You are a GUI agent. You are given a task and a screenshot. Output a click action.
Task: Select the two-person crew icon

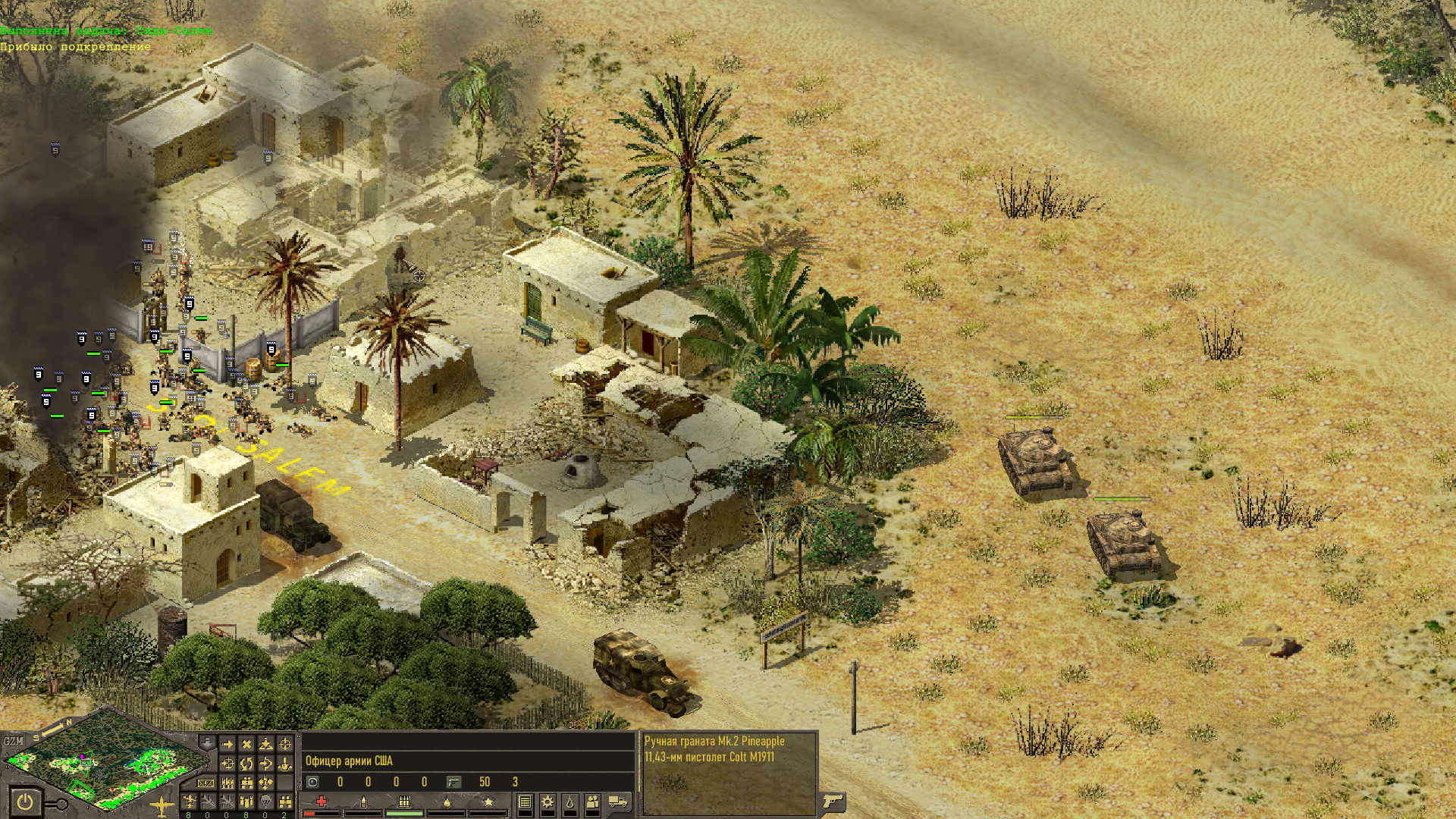(592, 802)
